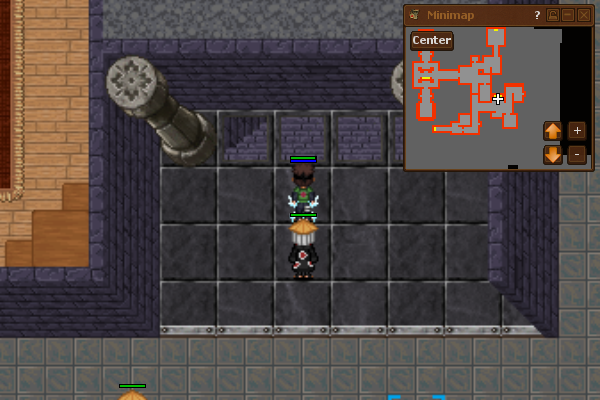Click the Center button on the minimap
This screenshot has height=400, width=600.
click(432, 41)
